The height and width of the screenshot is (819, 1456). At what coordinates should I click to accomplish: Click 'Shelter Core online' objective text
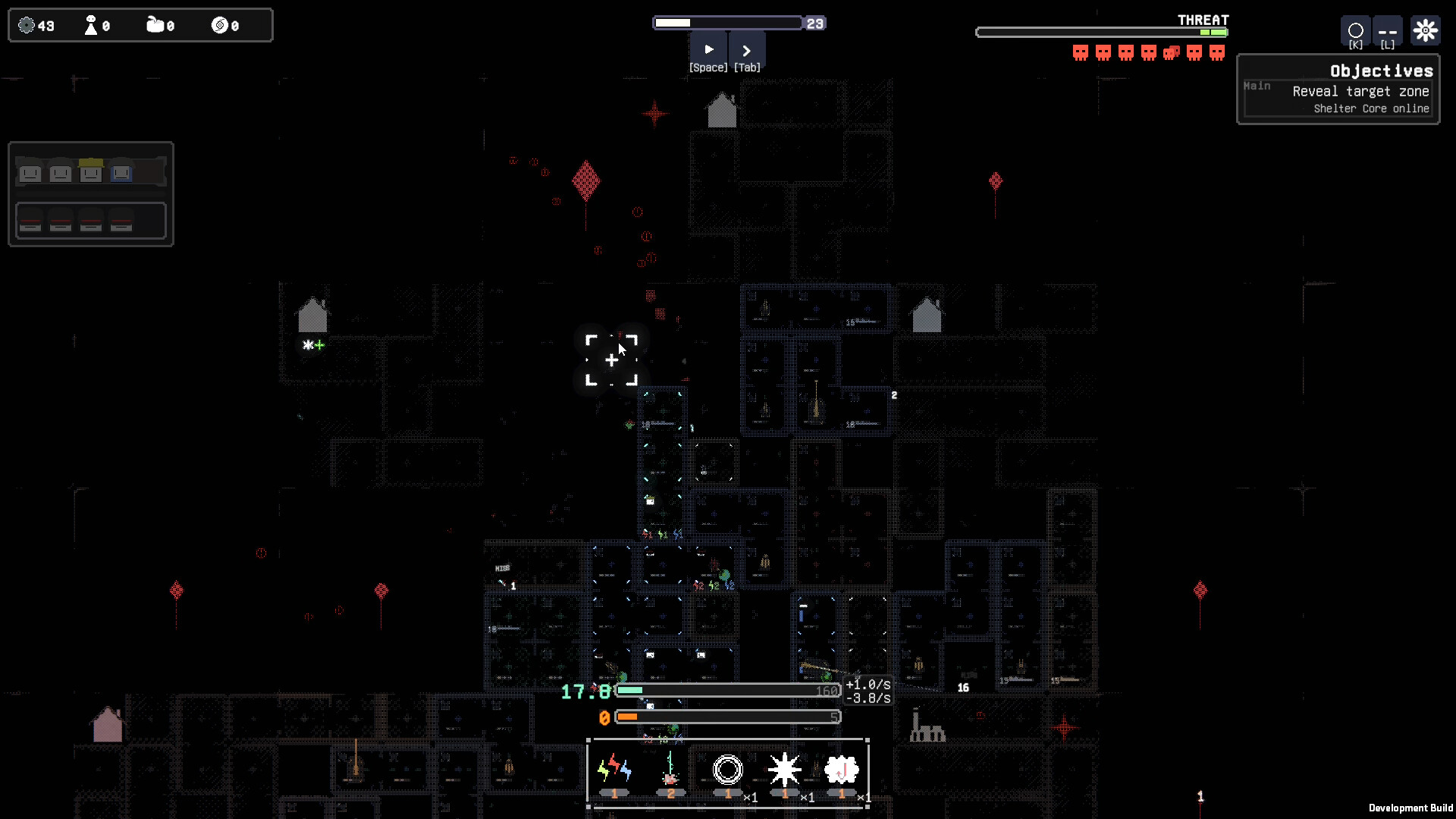tap(1371, 108)
